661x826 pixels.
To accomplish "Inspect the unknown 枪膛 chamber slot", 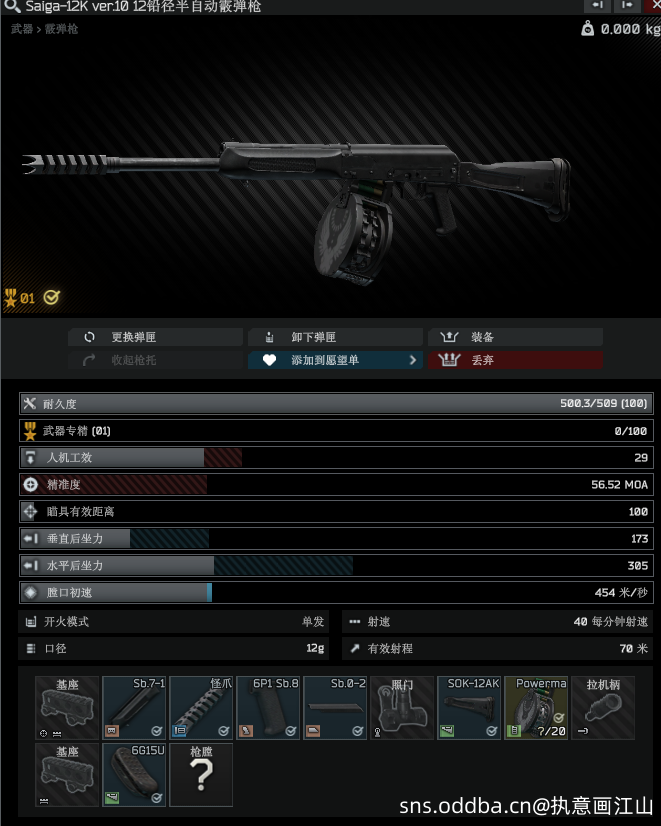I will [201, 775].
